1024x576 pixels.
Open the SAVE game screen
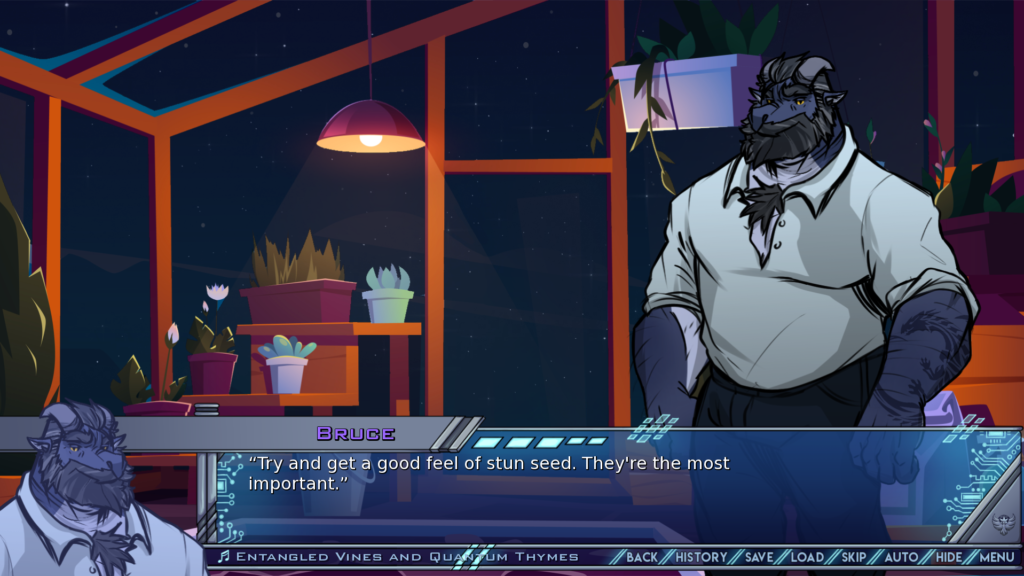point(759,557)
